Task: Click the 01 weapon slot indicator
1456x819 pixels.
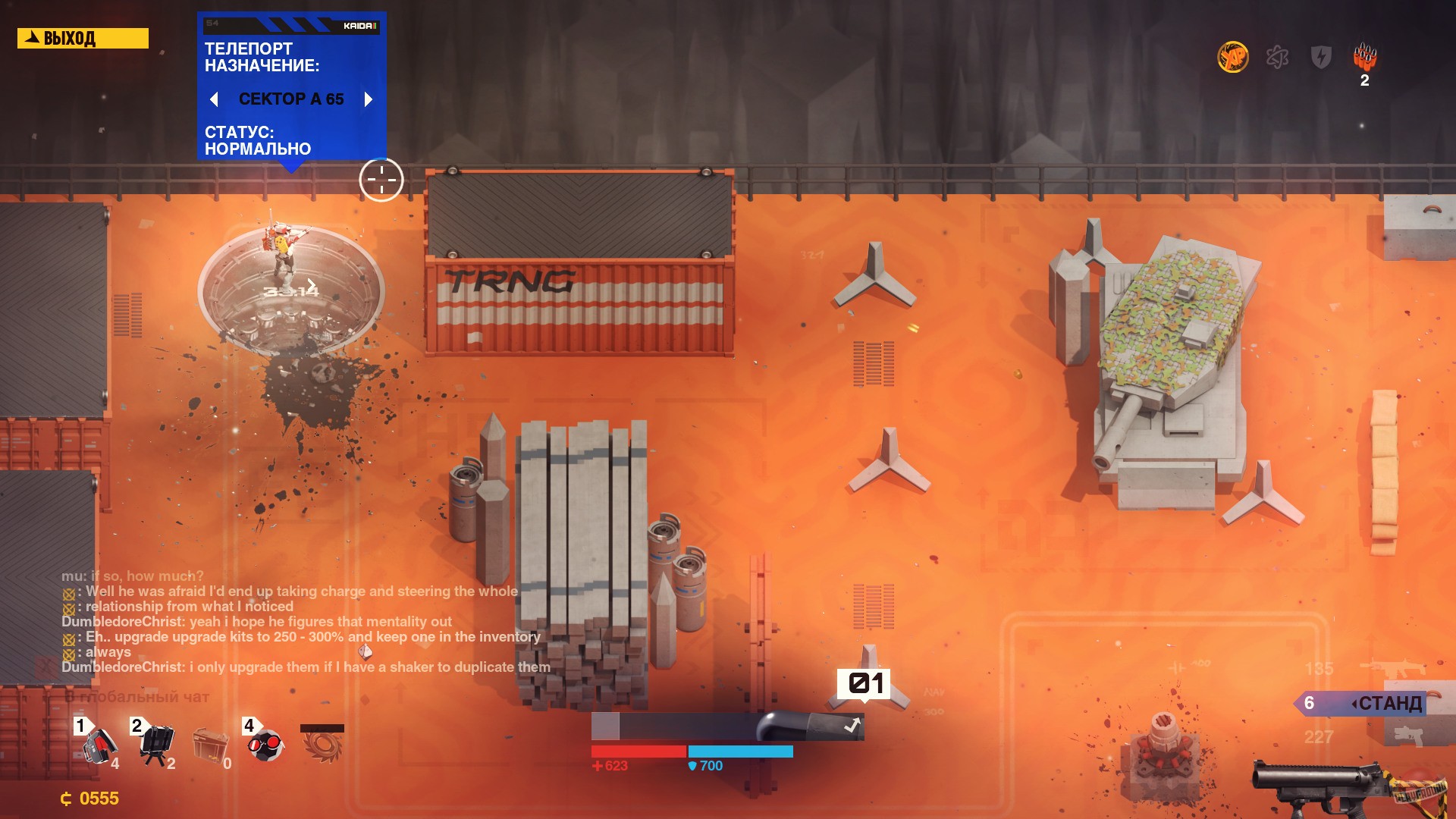Action: pyautogui.click(x=865, y=683)
